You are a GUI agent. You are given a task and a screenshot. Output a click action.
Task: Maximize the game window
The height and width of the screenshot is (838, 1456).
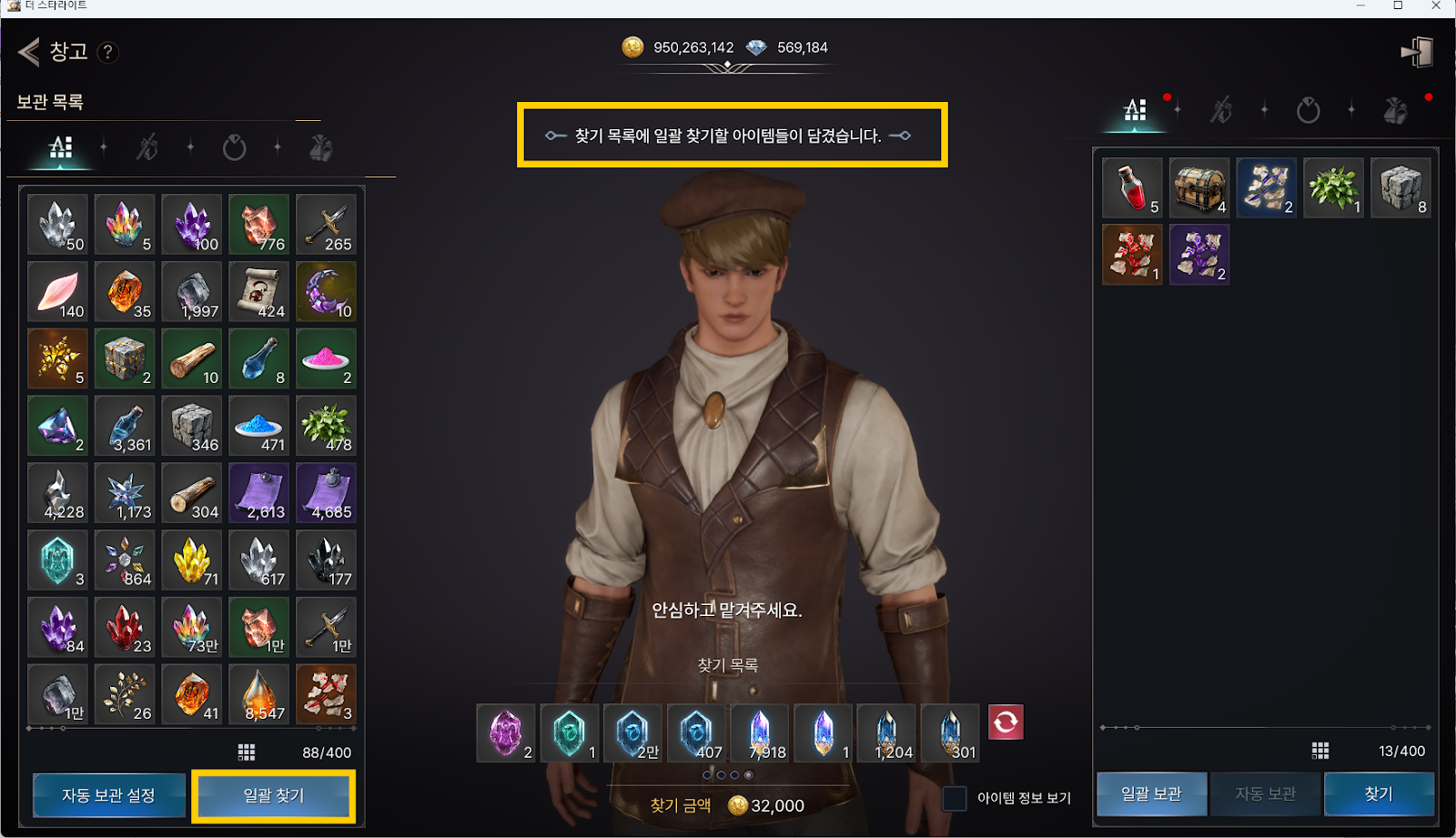[1398, 5]
